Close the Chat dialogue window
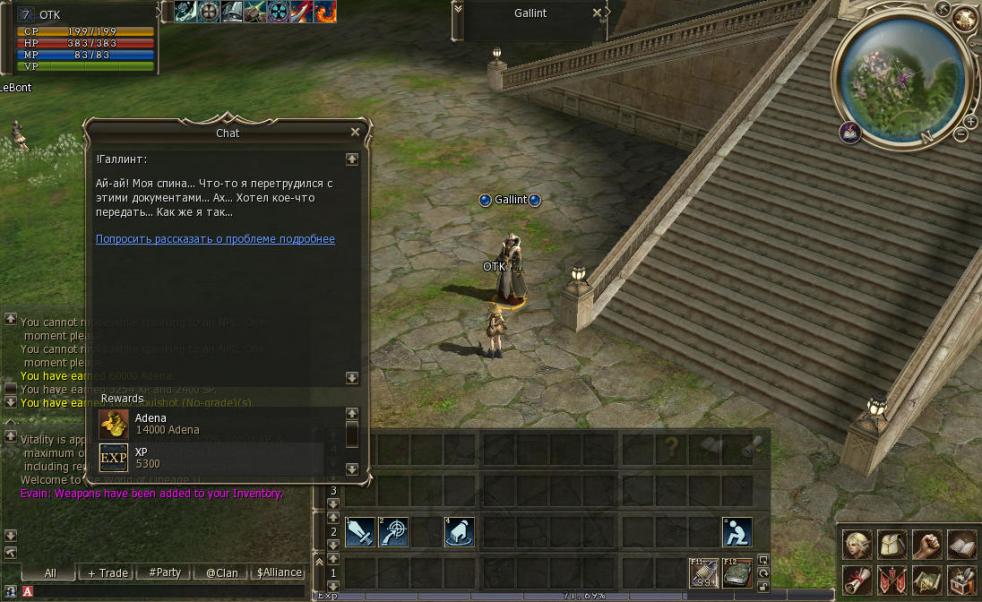982x602 pixels. [355, 132]
